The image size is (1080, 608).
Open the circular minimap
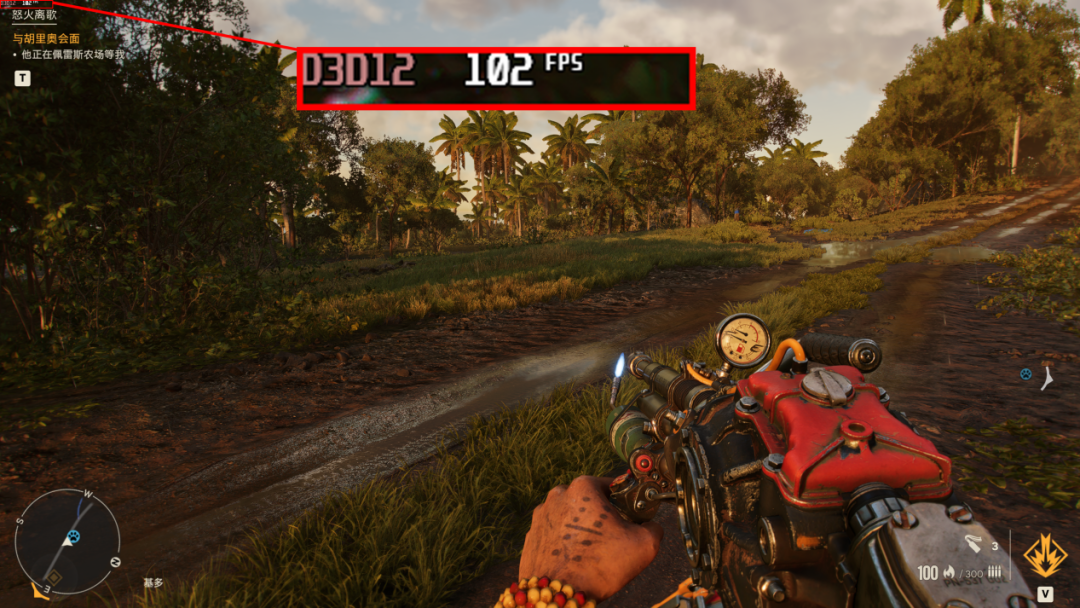(x=68, y=540)
